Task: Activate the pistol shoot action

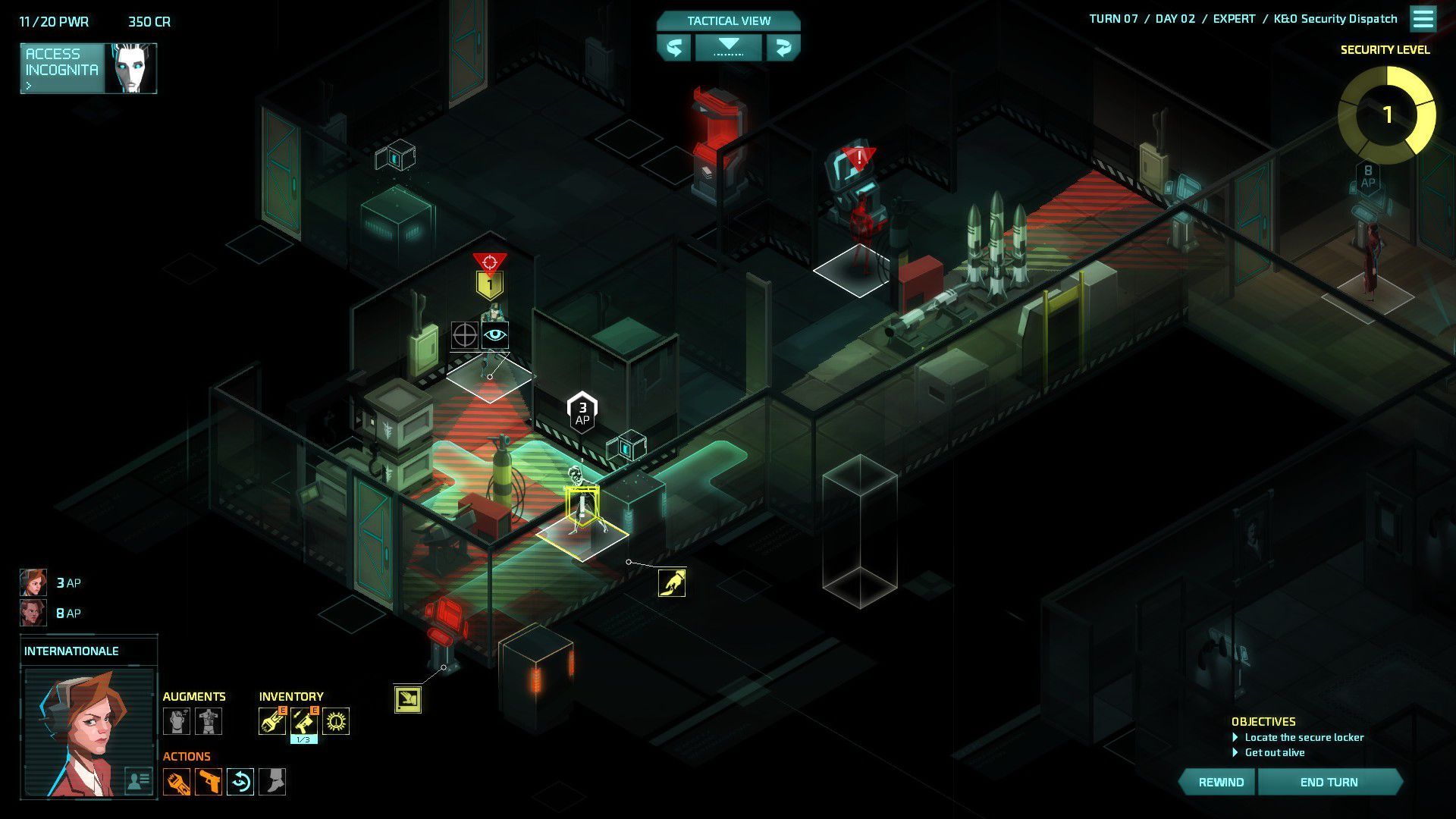Action: pyautogui.click(x=209, y=782)
